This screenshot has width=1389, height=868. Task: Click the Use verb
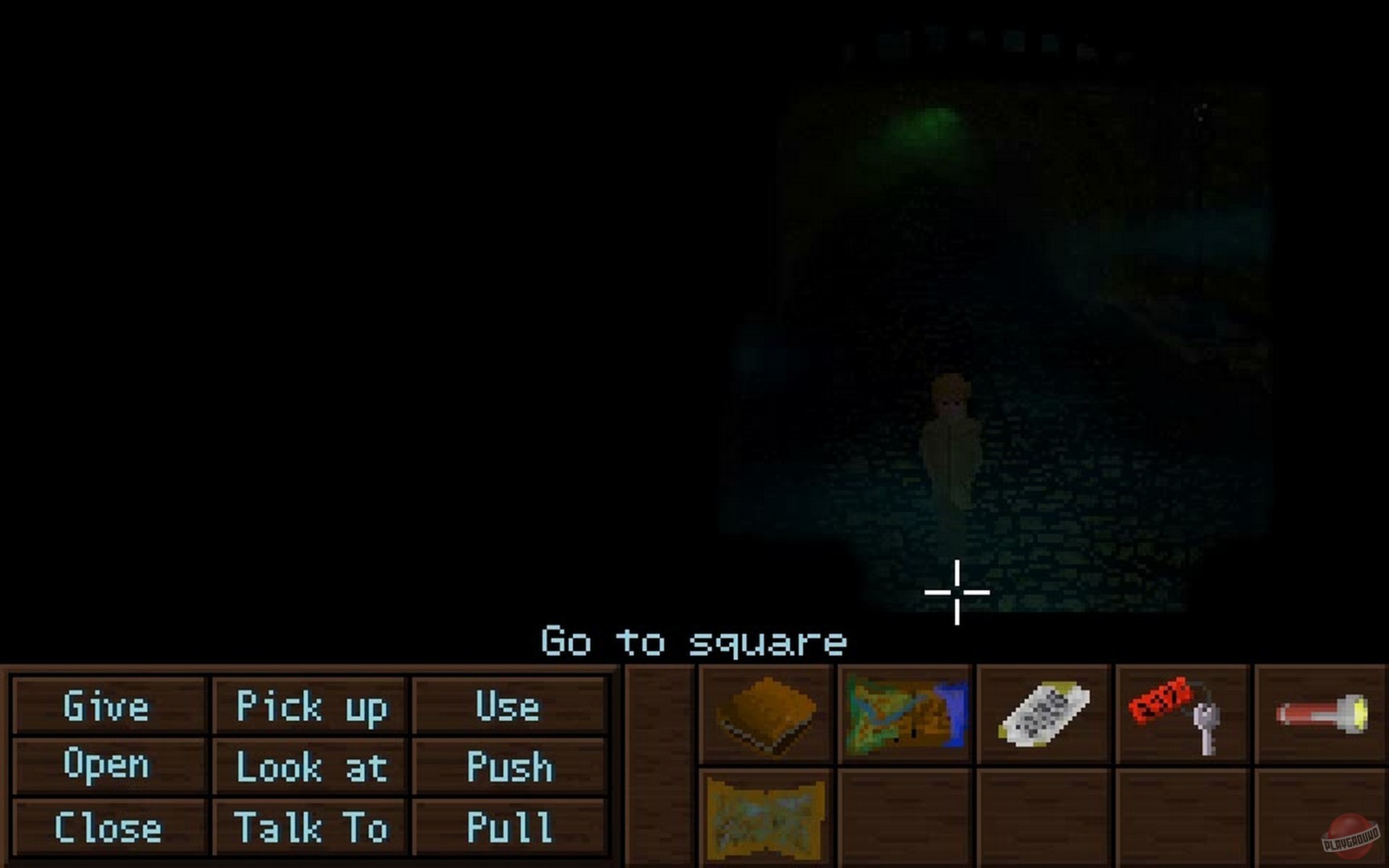coord(507,708)
